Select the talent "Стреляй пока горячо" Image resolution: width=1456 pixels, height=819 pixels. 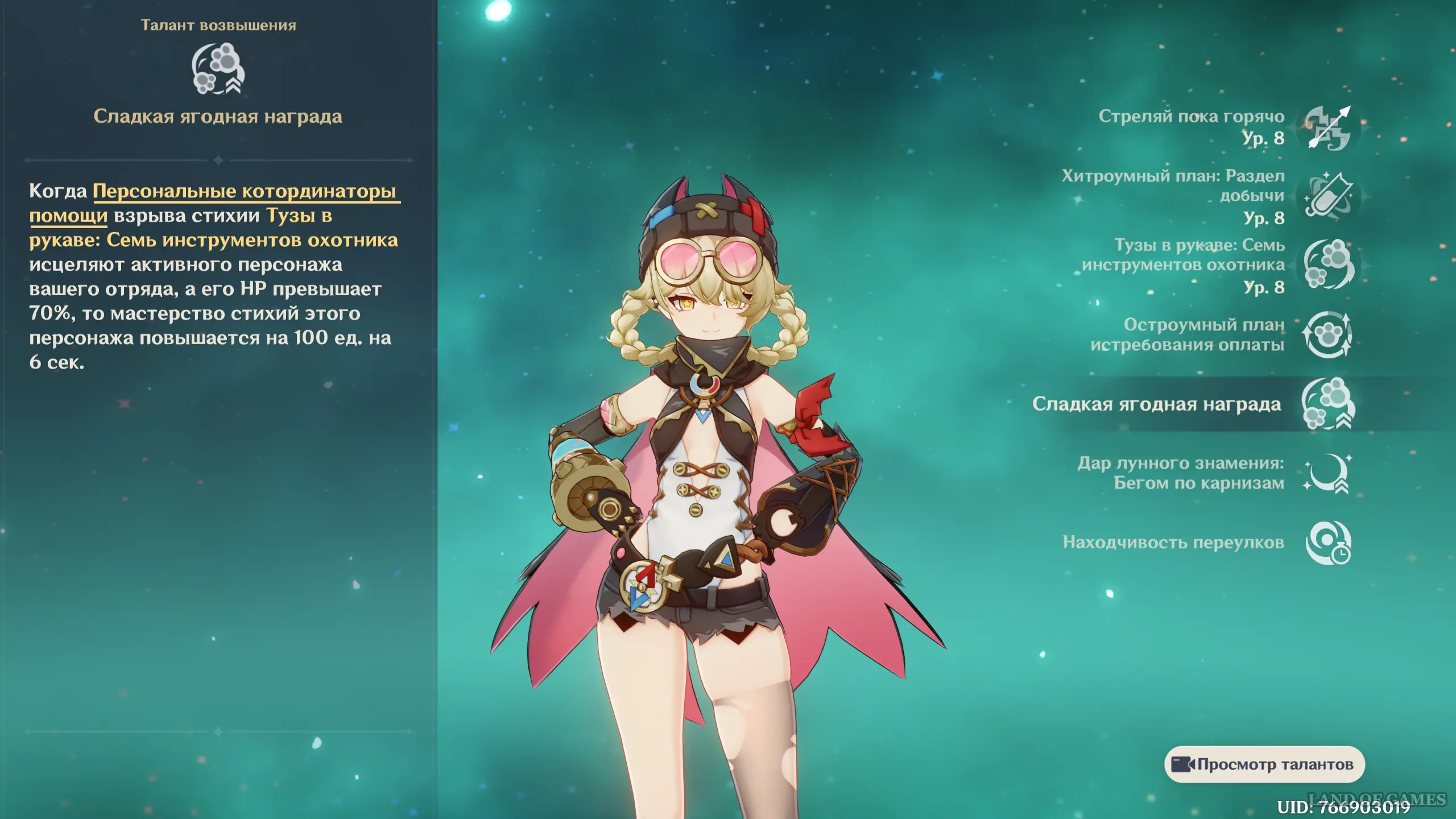(x=1327, y=128)
